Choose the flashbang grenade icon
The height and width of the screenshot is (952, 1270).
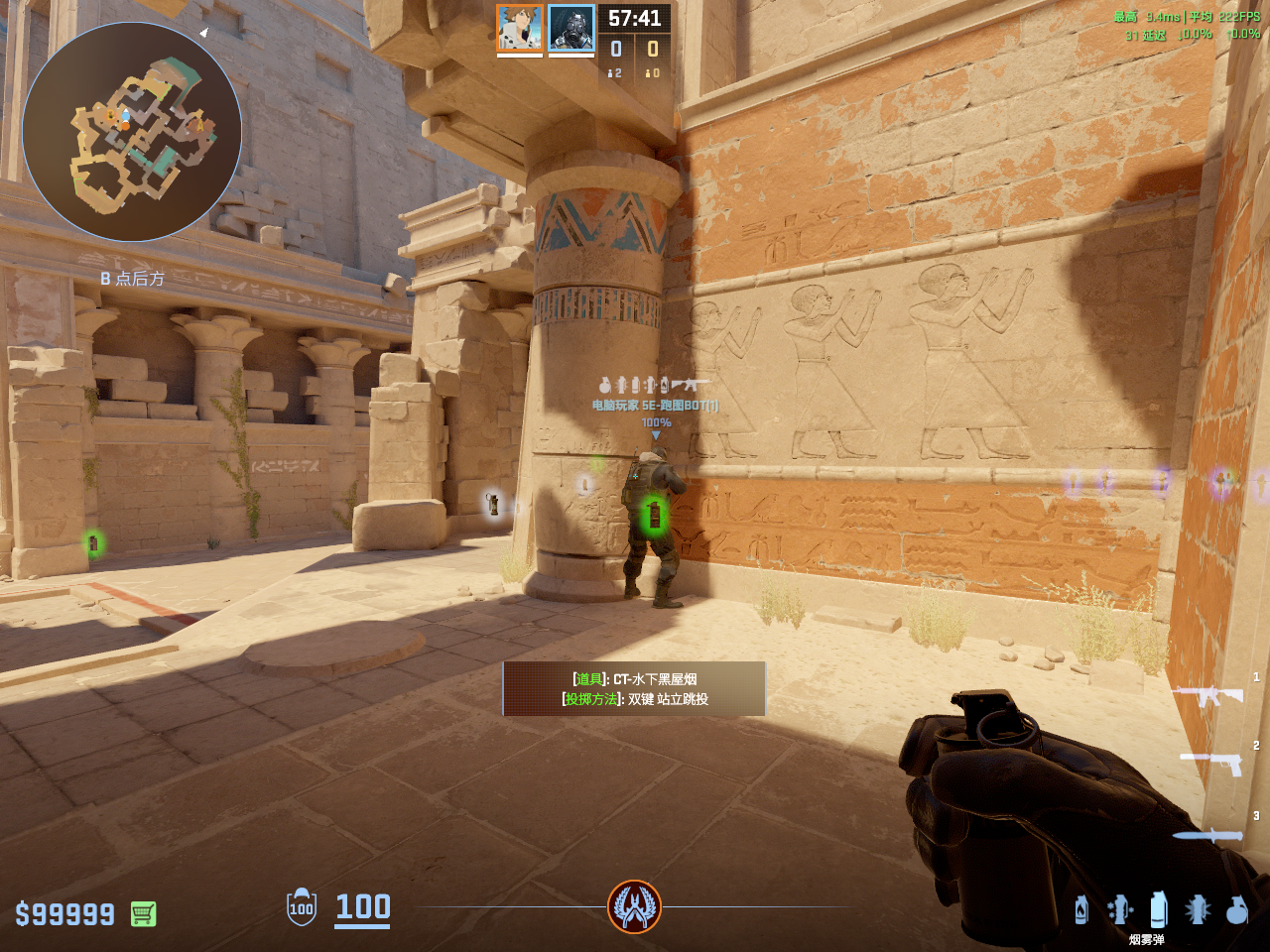click(x=1198, y=909)
